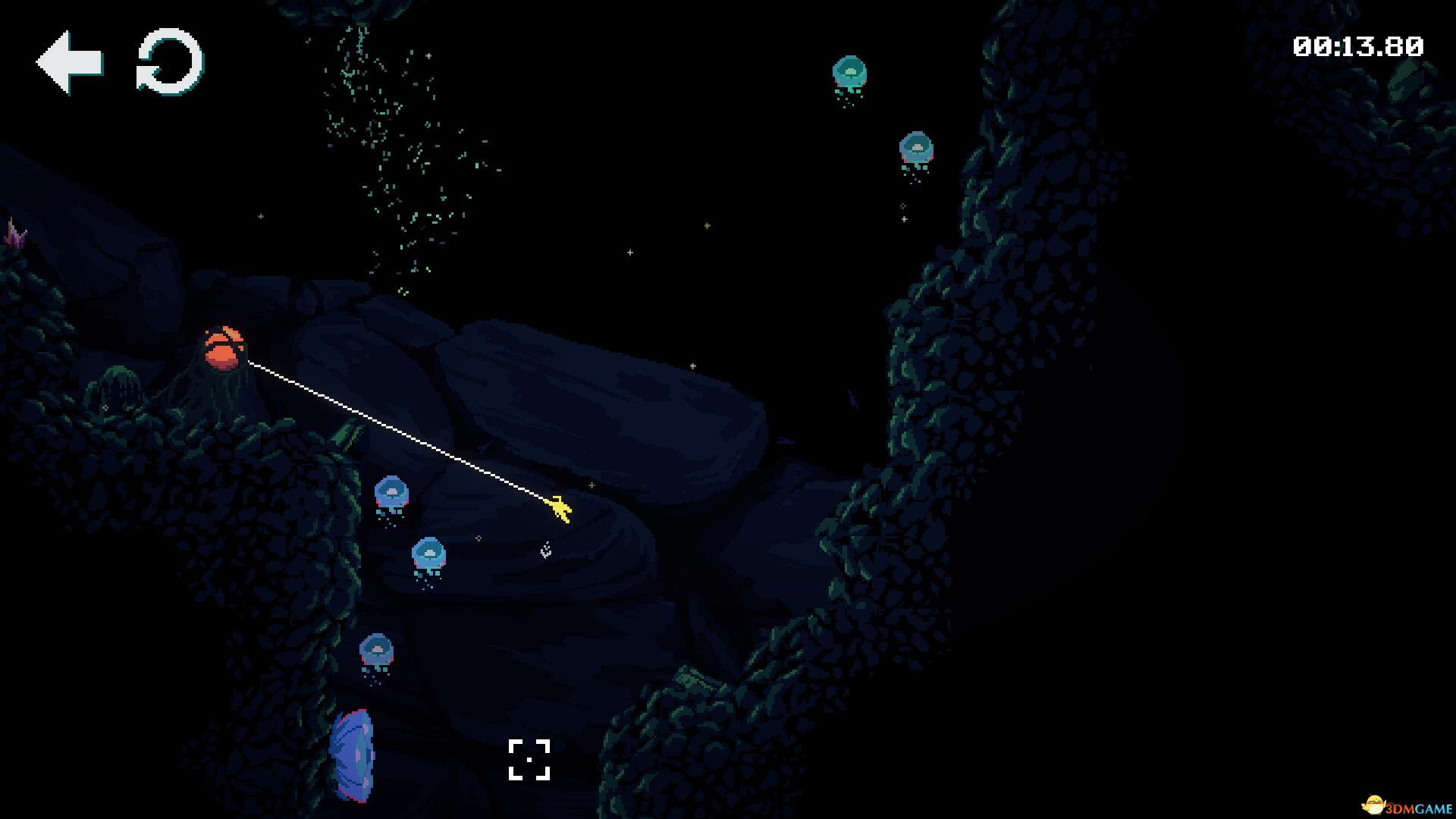
Task: Select the topmost jellyfish near the right cliff
Action: point(849,72)
